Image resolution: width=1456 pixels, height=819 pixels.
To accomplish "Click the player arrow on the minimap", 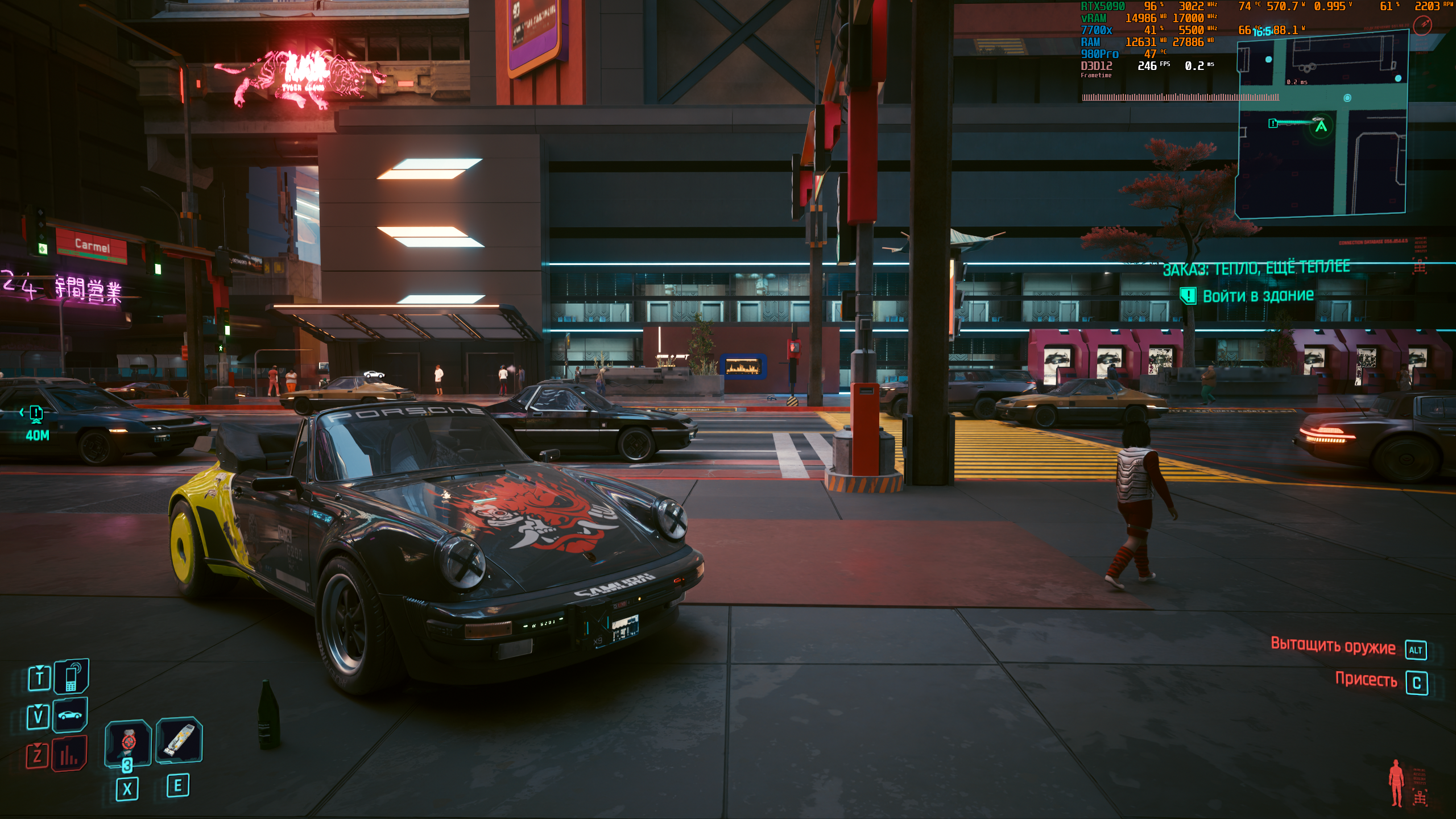I will (x=1321, y=126).
